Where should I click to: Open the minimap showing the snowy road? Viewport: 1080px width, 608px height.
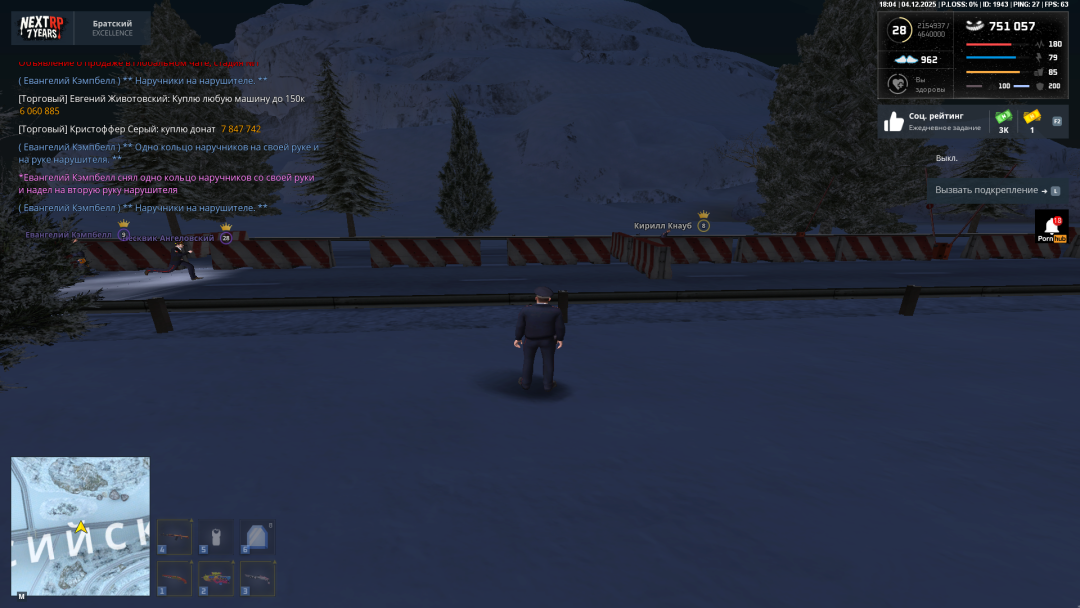pyautogui.click(x=80, y=526)
